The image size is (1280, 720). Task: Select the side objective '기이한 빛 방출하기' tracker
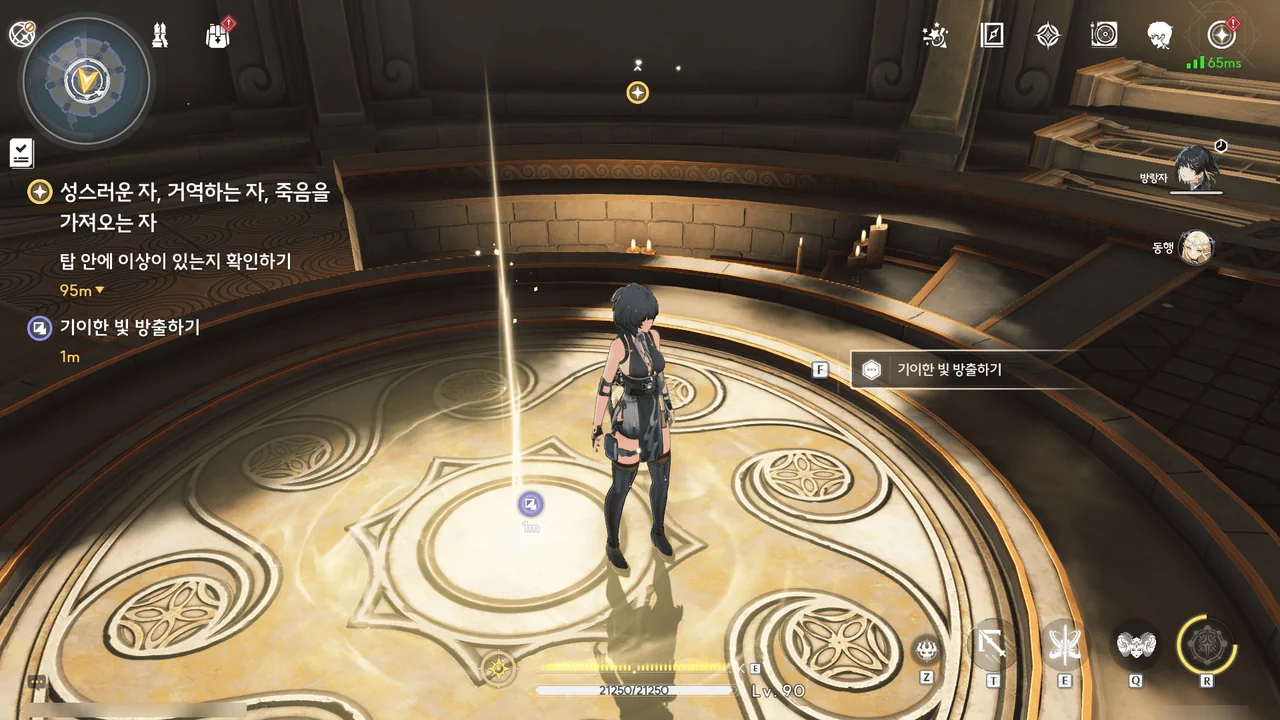(130, 327)
